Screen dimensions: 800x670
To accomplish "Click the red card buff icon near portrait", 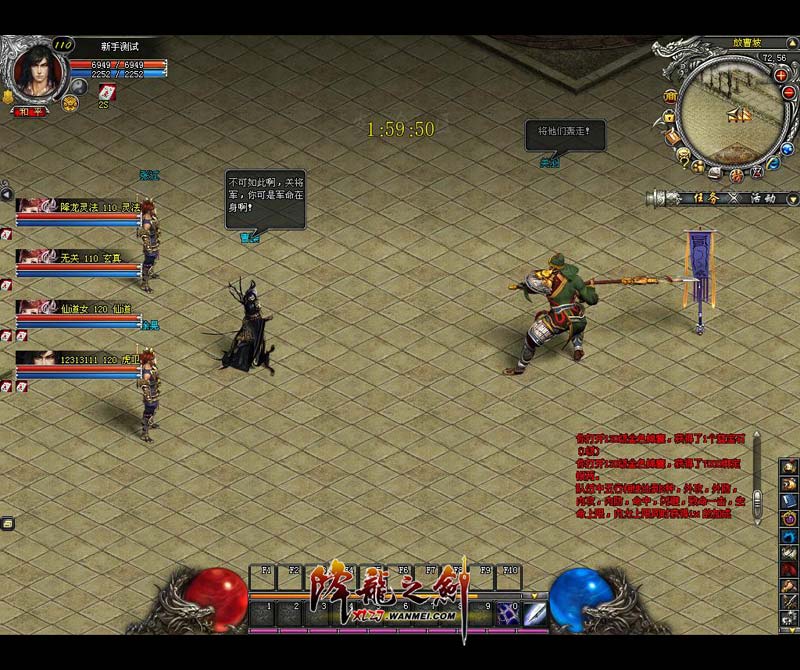I will [109, 91].
